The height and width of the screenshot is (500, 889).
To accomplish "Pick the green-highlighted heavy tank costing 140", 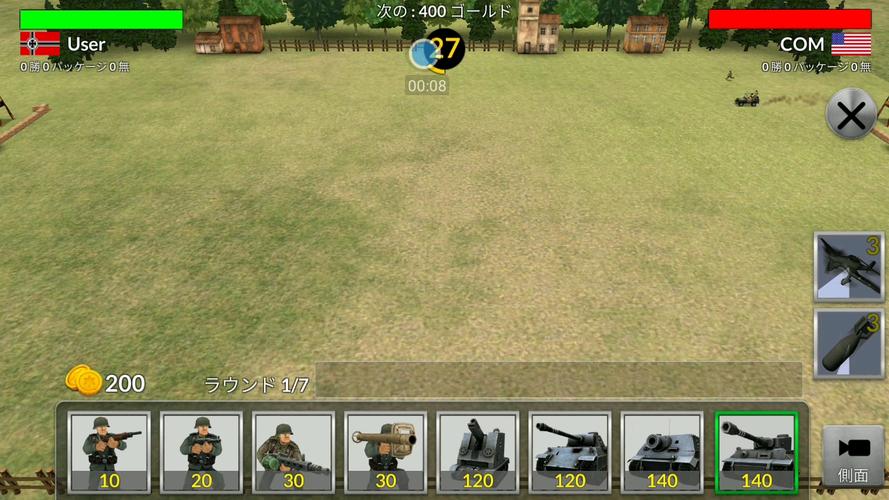I will [756, 452].
